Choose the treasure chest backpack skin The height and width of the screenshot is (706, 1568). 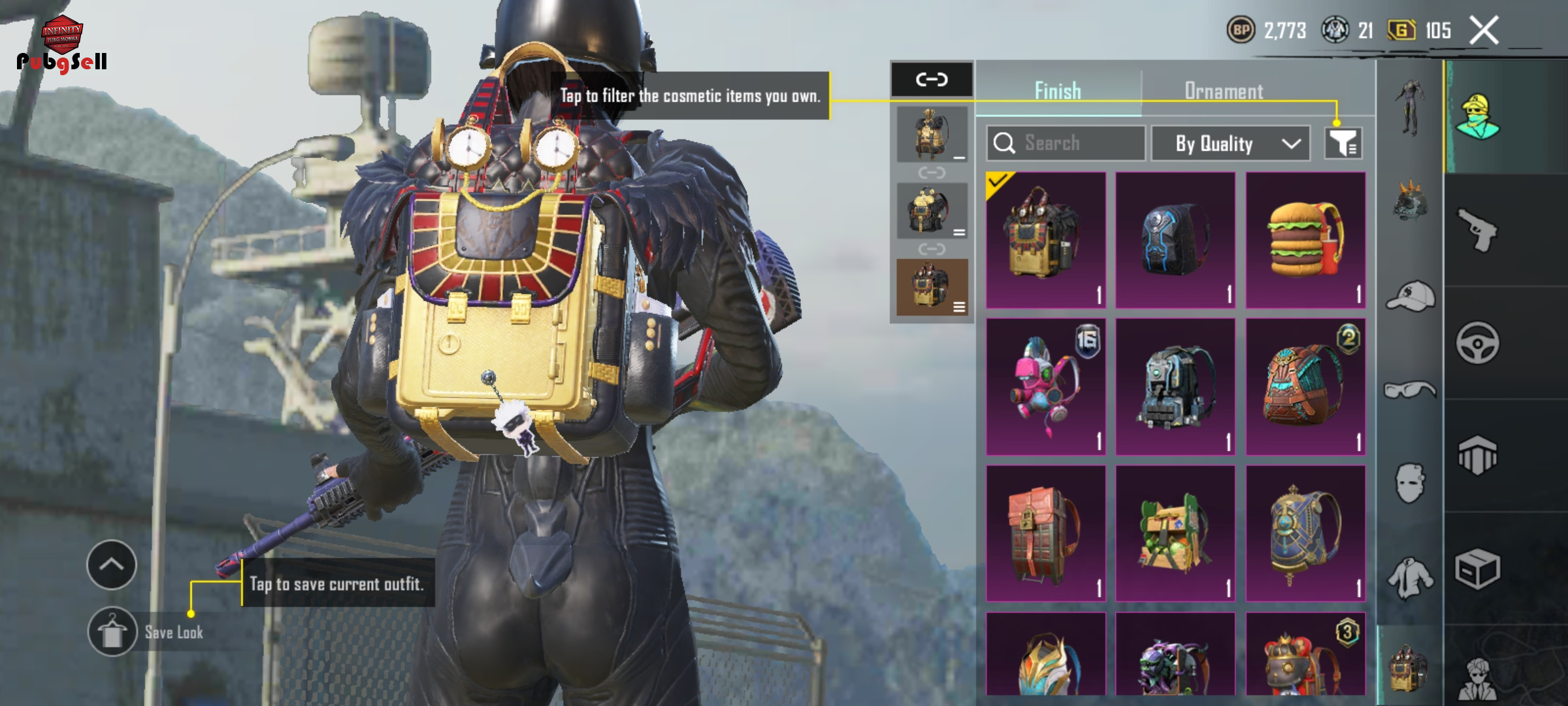click(1175, 533)
